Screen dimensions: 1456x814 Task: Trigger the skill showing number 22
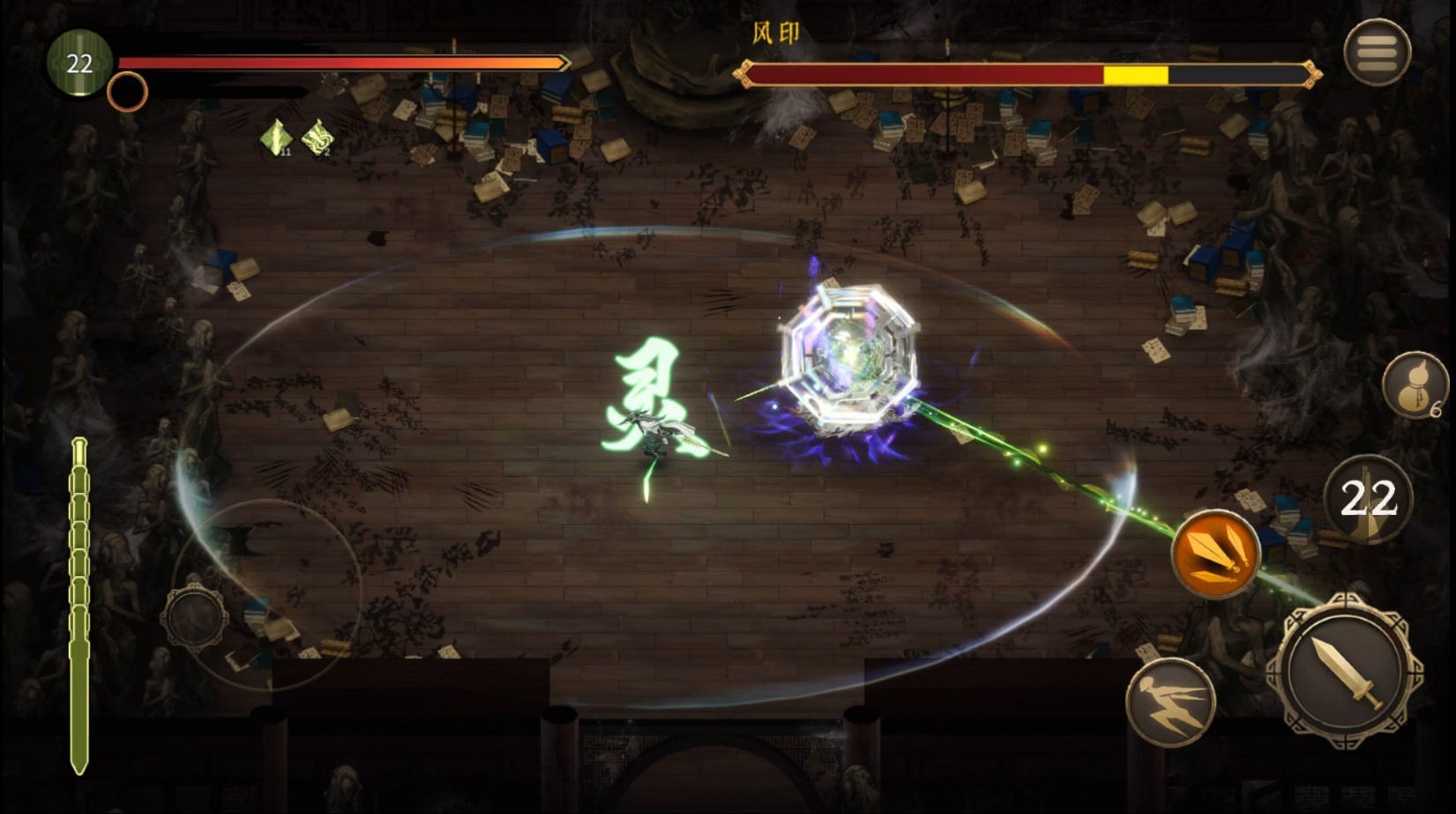tap(1368, 499)
